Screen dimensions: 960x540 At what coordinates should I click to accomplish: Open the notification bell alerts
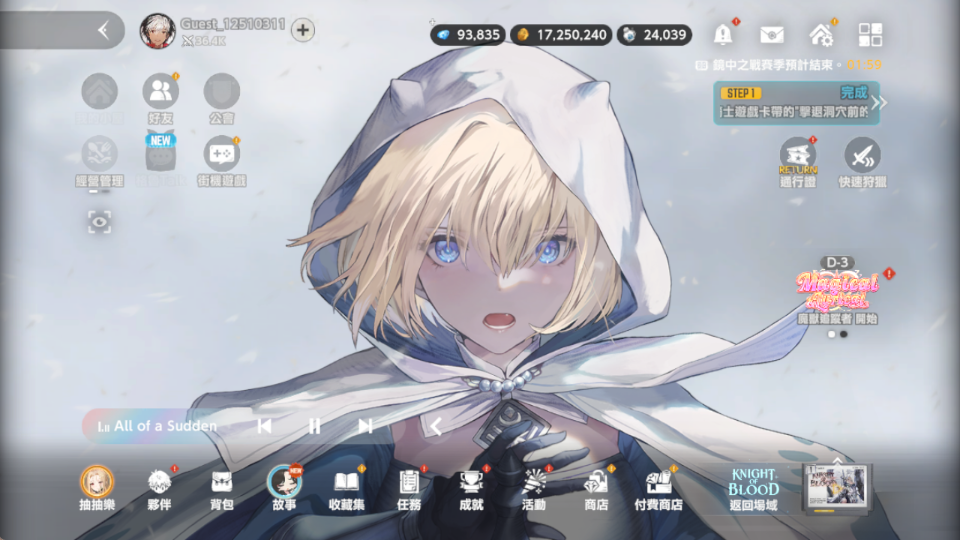click(x=723, y=34)
